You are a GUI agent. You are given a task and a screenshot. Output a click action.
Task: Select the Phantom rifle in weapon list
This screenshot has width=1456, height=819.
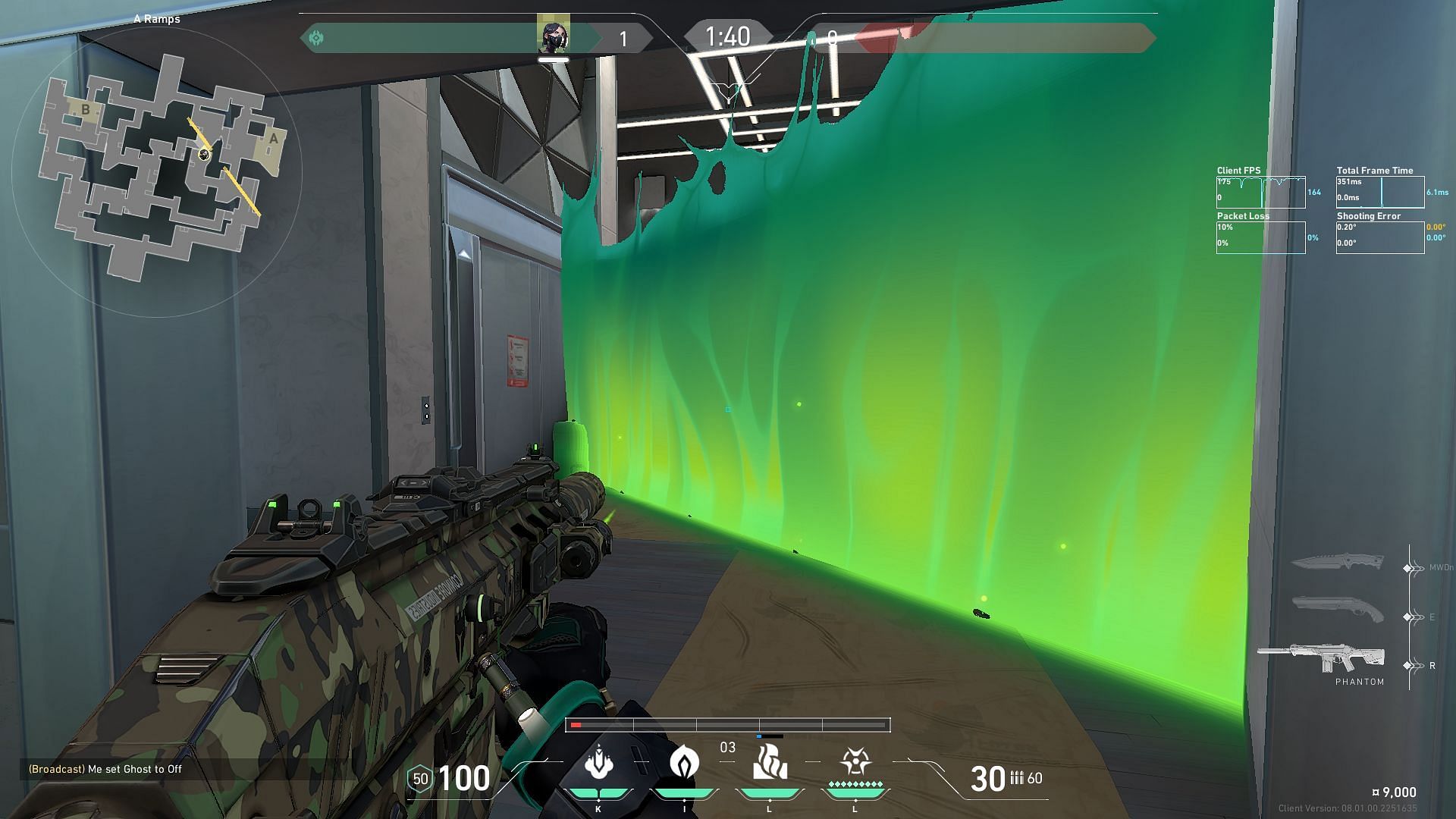coord(1321,660)
